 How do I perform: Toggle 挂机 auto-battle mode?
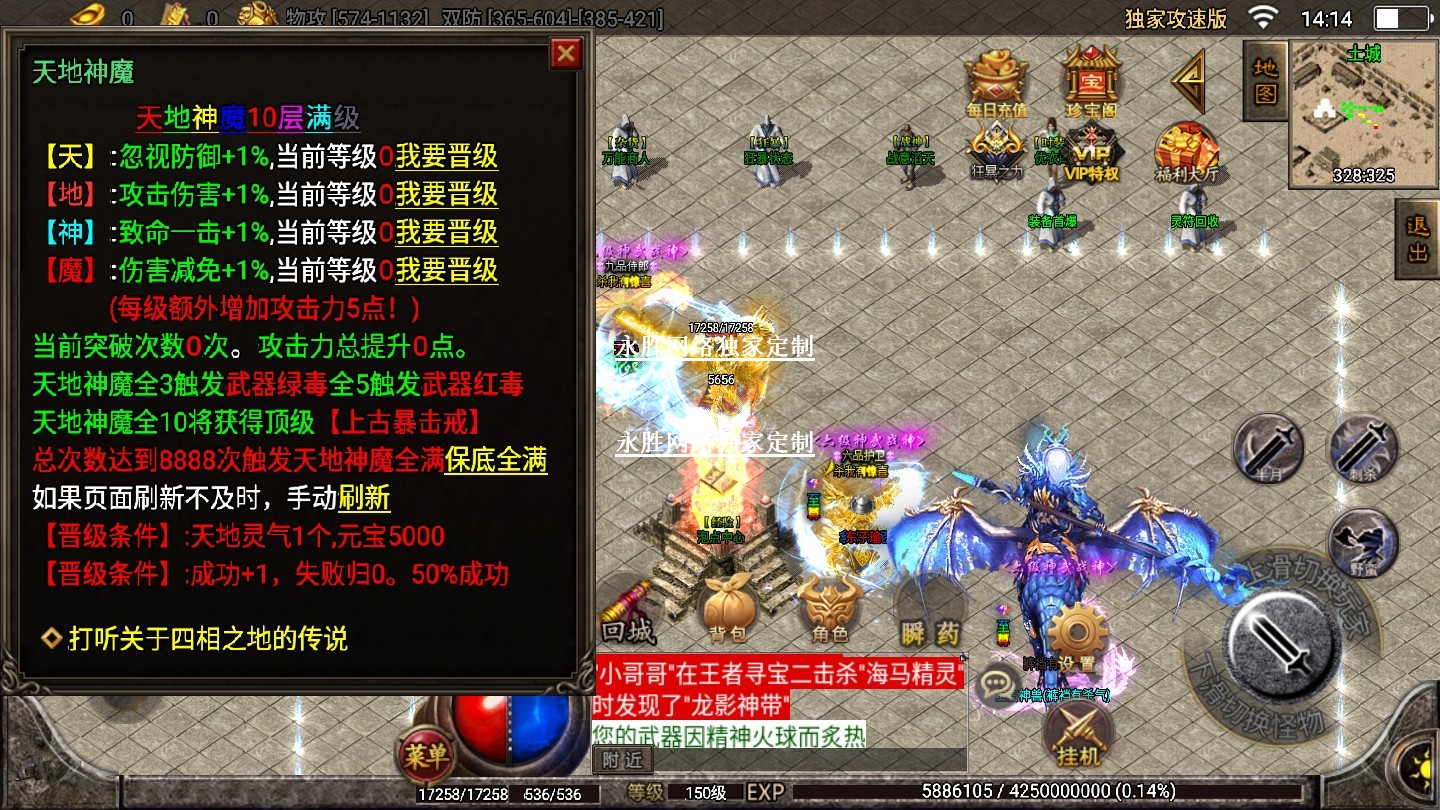(x=1076, y=735)
